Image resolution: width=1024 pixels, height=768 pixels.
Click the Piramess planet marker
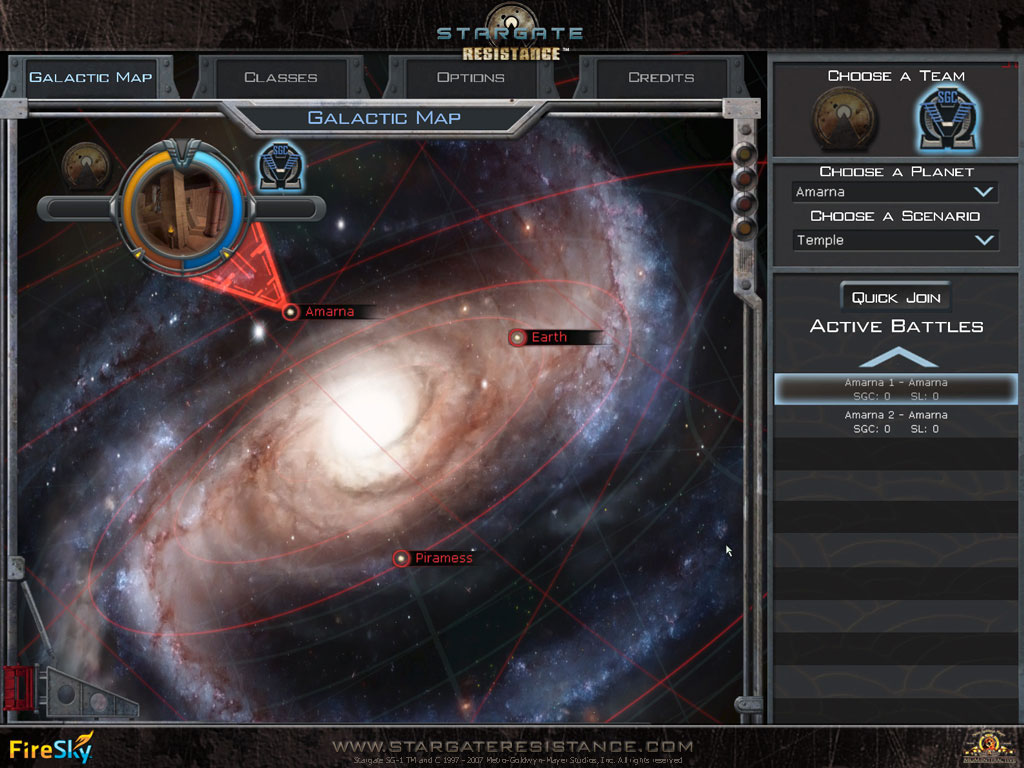coord(401,559)
